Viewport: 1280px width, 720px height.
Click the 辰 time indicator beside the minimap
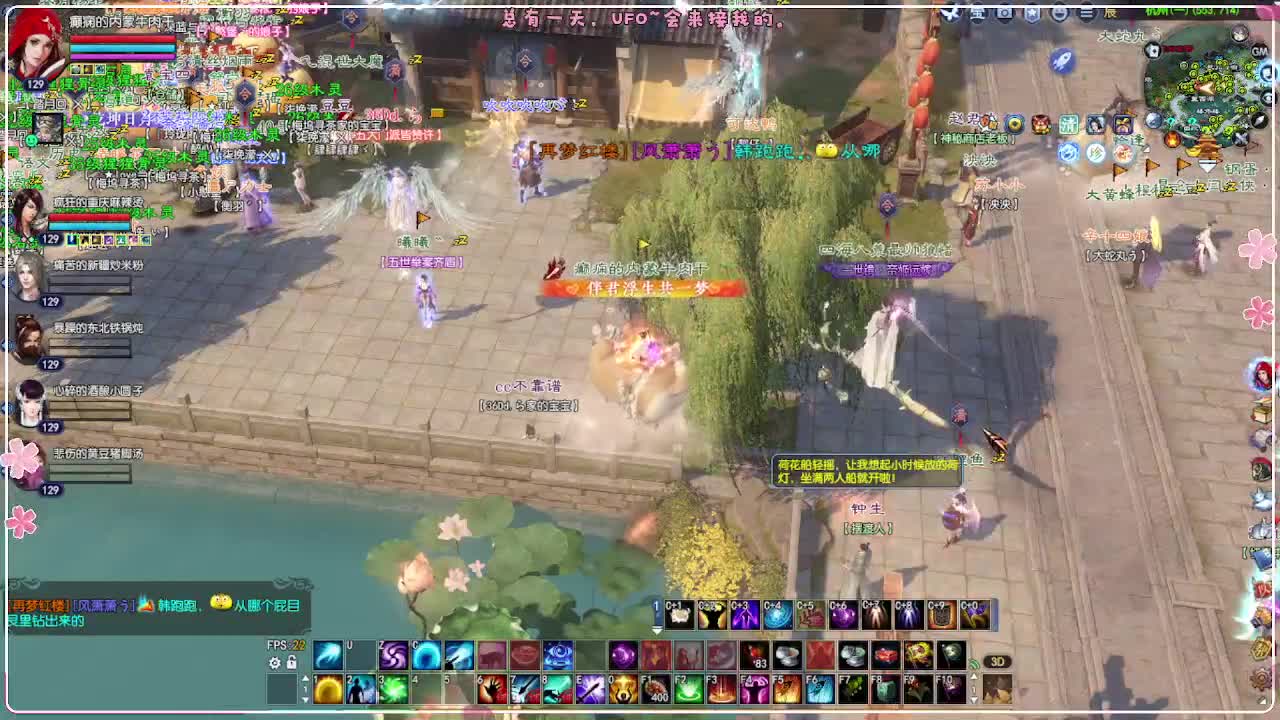(x=1113, y=13)
